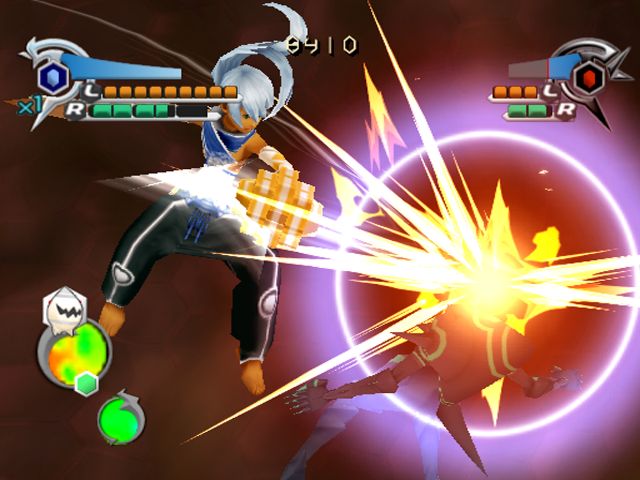Click the red hexagon opponent emblem
Screen dimensions: 640x480
coord(590,77)
